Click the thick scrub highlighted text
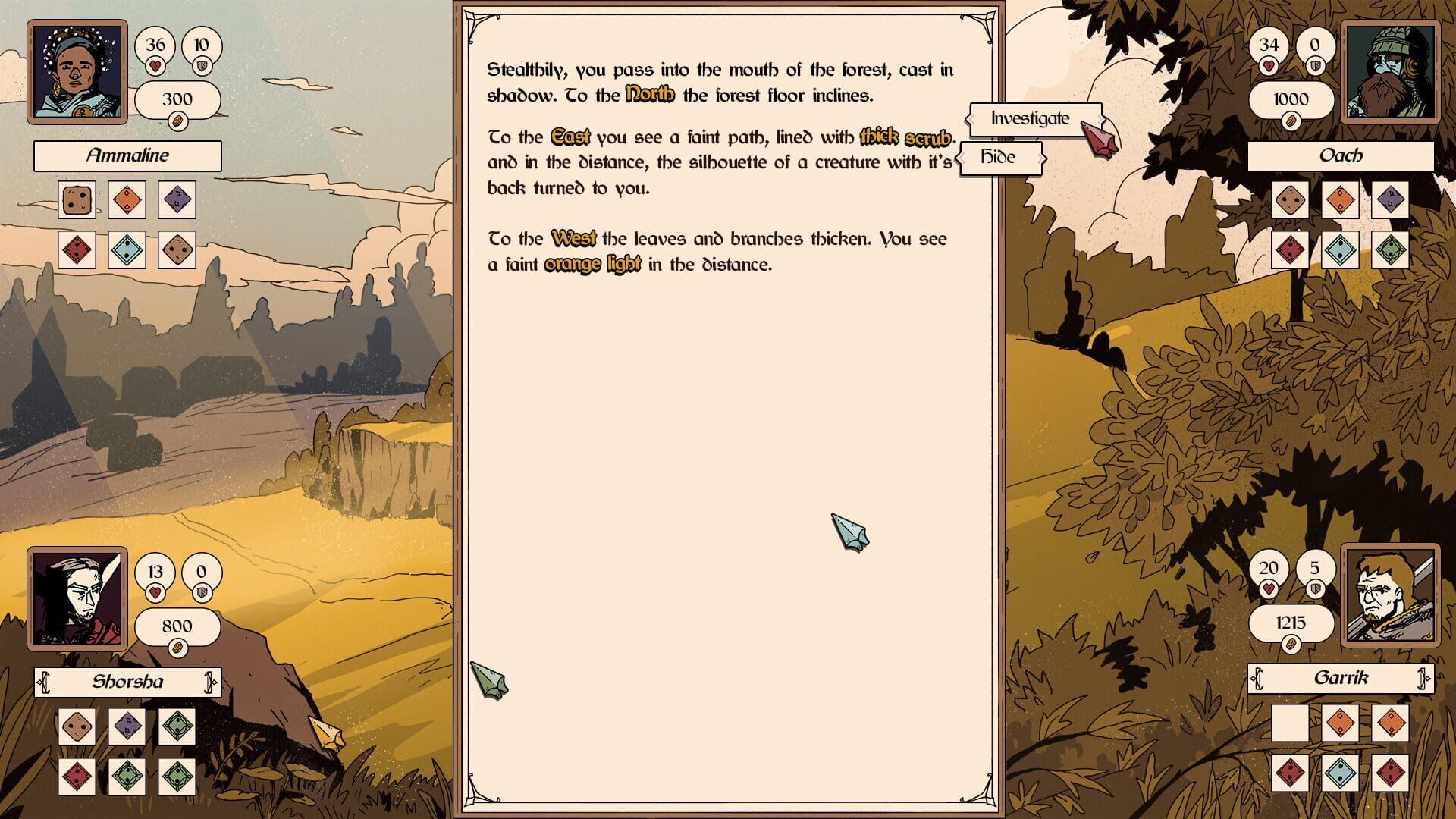 (x=907, y=137)
